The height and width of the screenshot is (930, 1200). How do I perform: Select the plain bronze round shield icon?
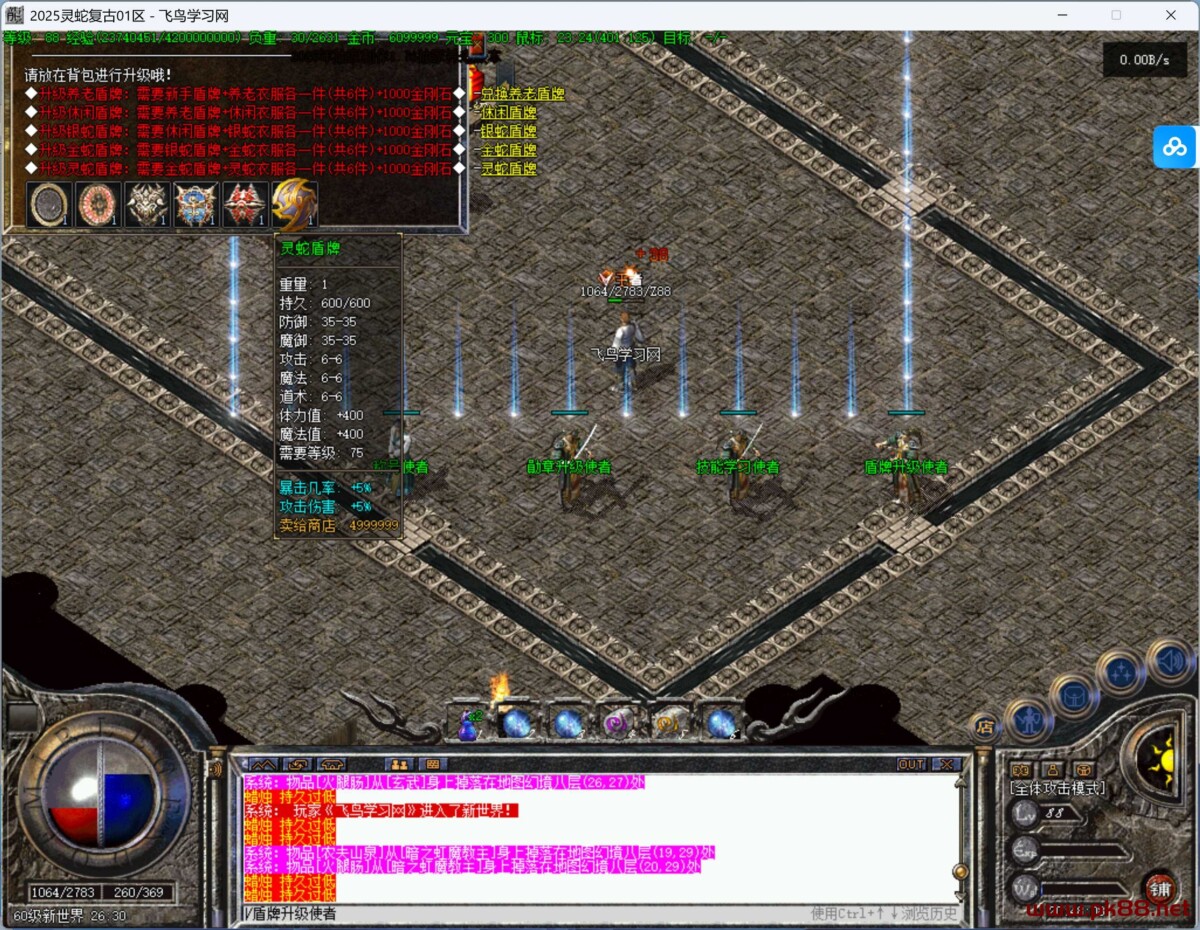point(49,205)
